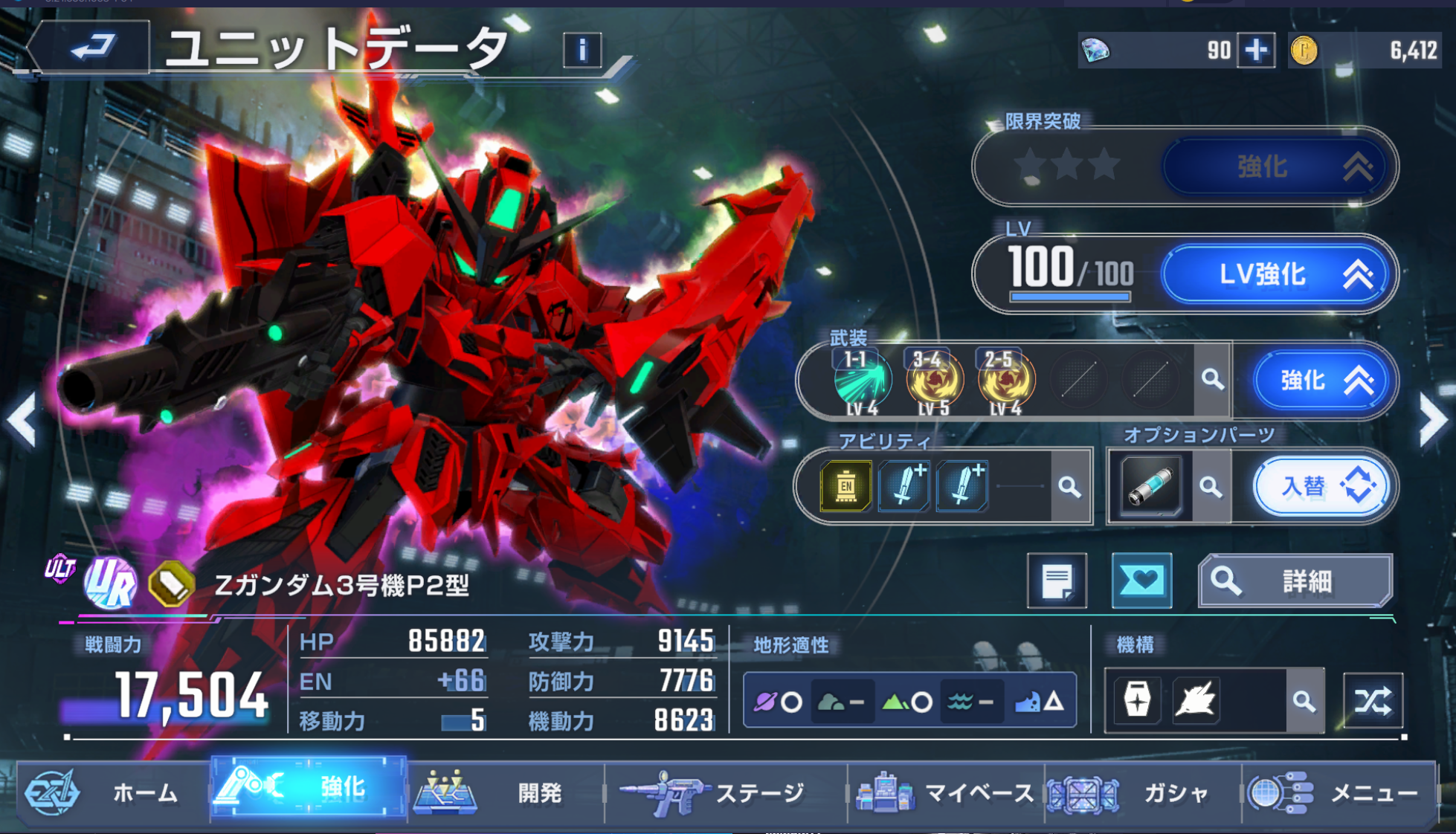Open the info button beside ユニットデータ
Viewport: 1456px width, 834px height.
pyautogui.click(x=582, y=50)
